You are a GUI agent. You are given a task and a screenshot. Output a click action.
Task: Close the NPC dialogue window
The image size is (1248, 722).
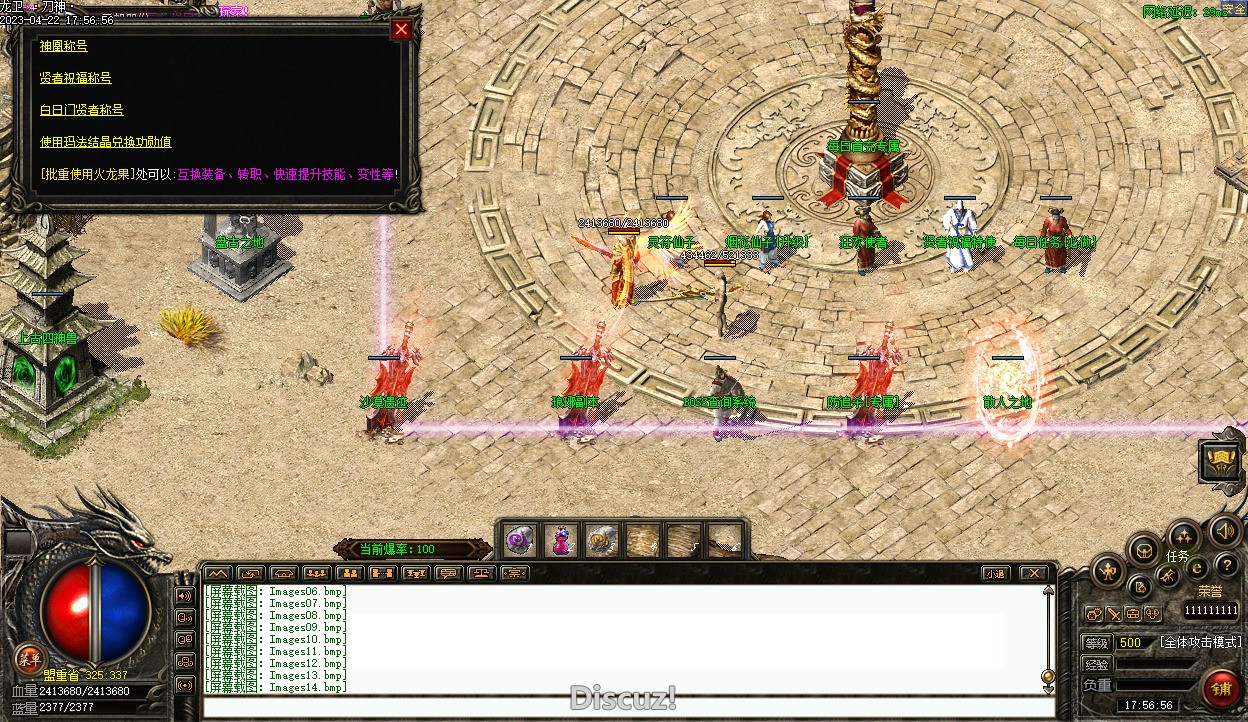pyautogui.click(x=401, y=29)
